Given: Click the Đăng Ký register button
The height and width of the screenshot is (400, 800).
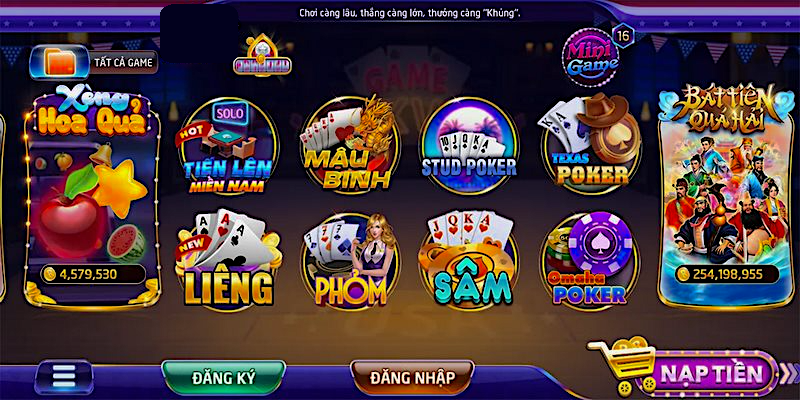Looking at the screenshot, I should tap(224, 376).
